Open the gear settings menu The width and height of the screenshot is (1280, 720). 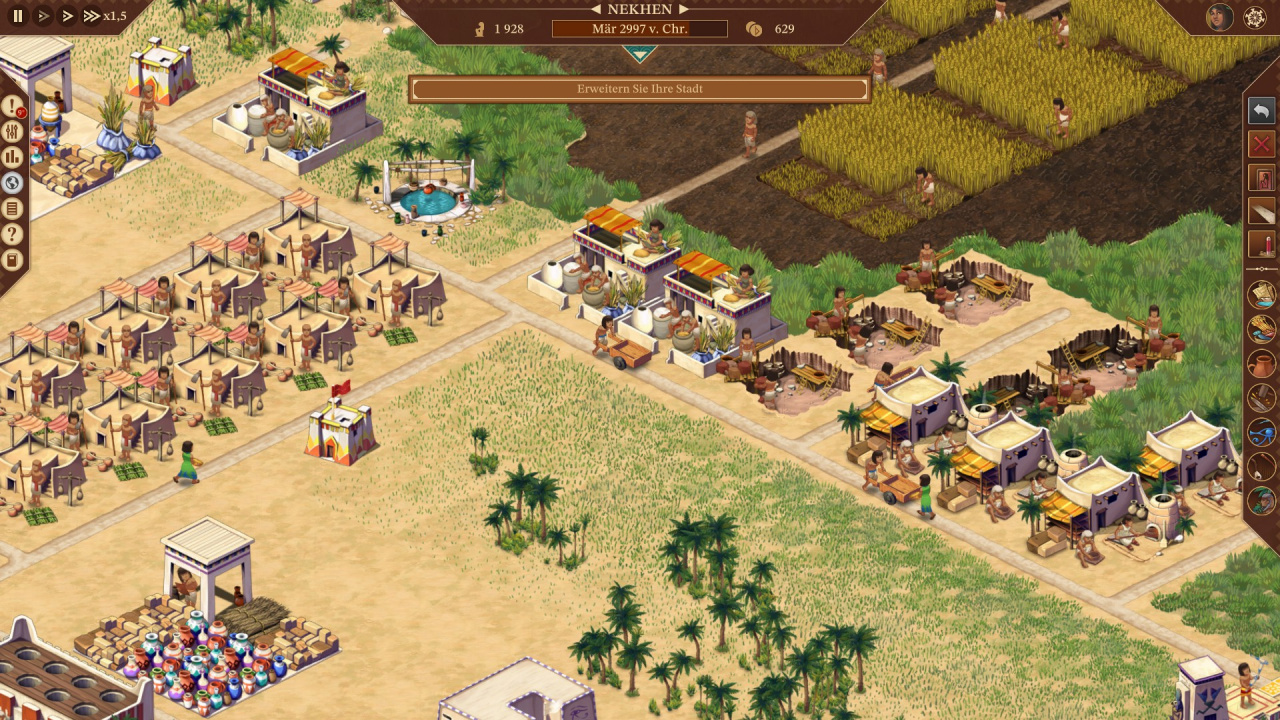(x=1255, y=17)
